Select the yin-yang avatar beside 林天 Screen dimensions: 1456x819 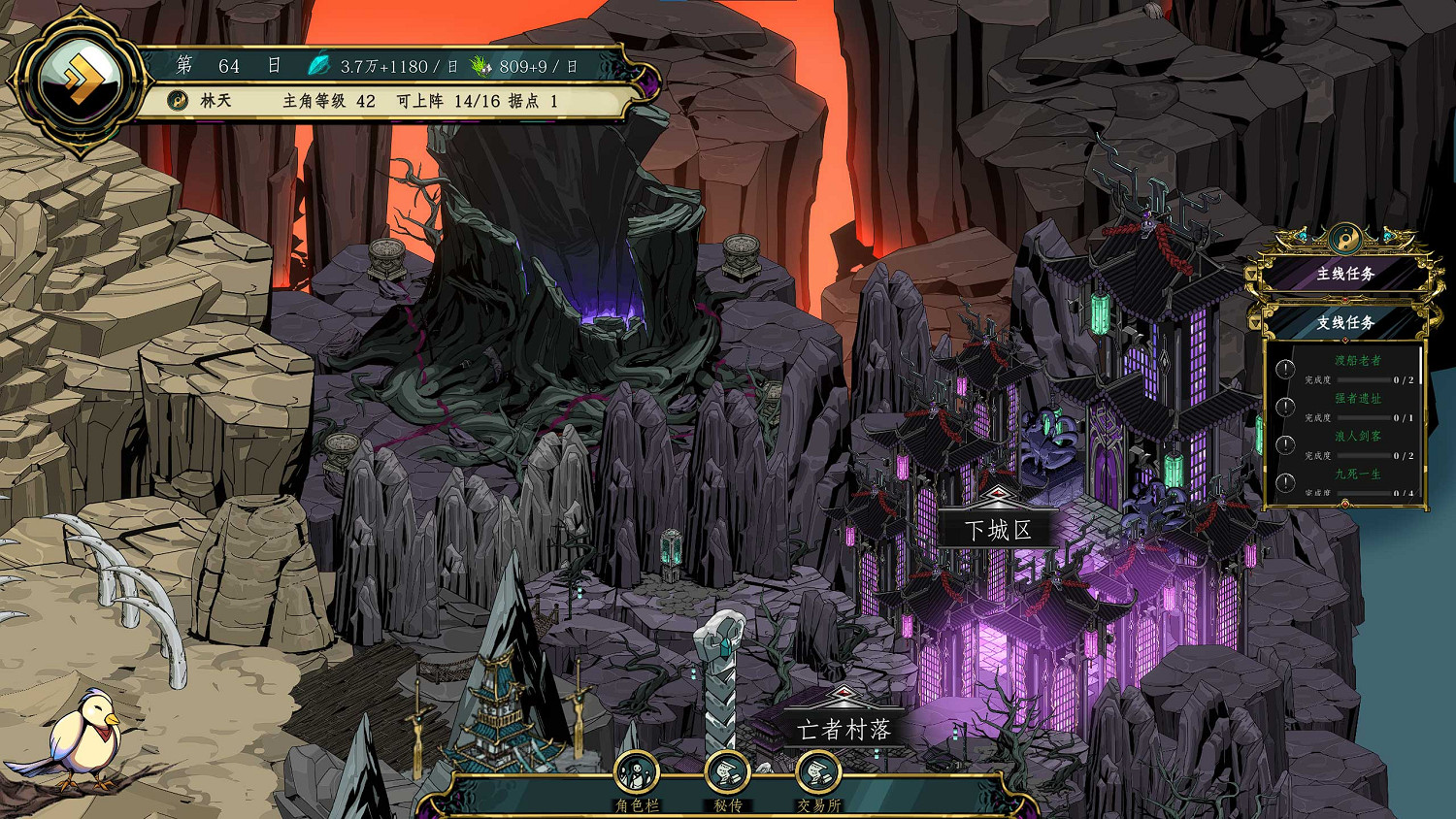[180, 98]
